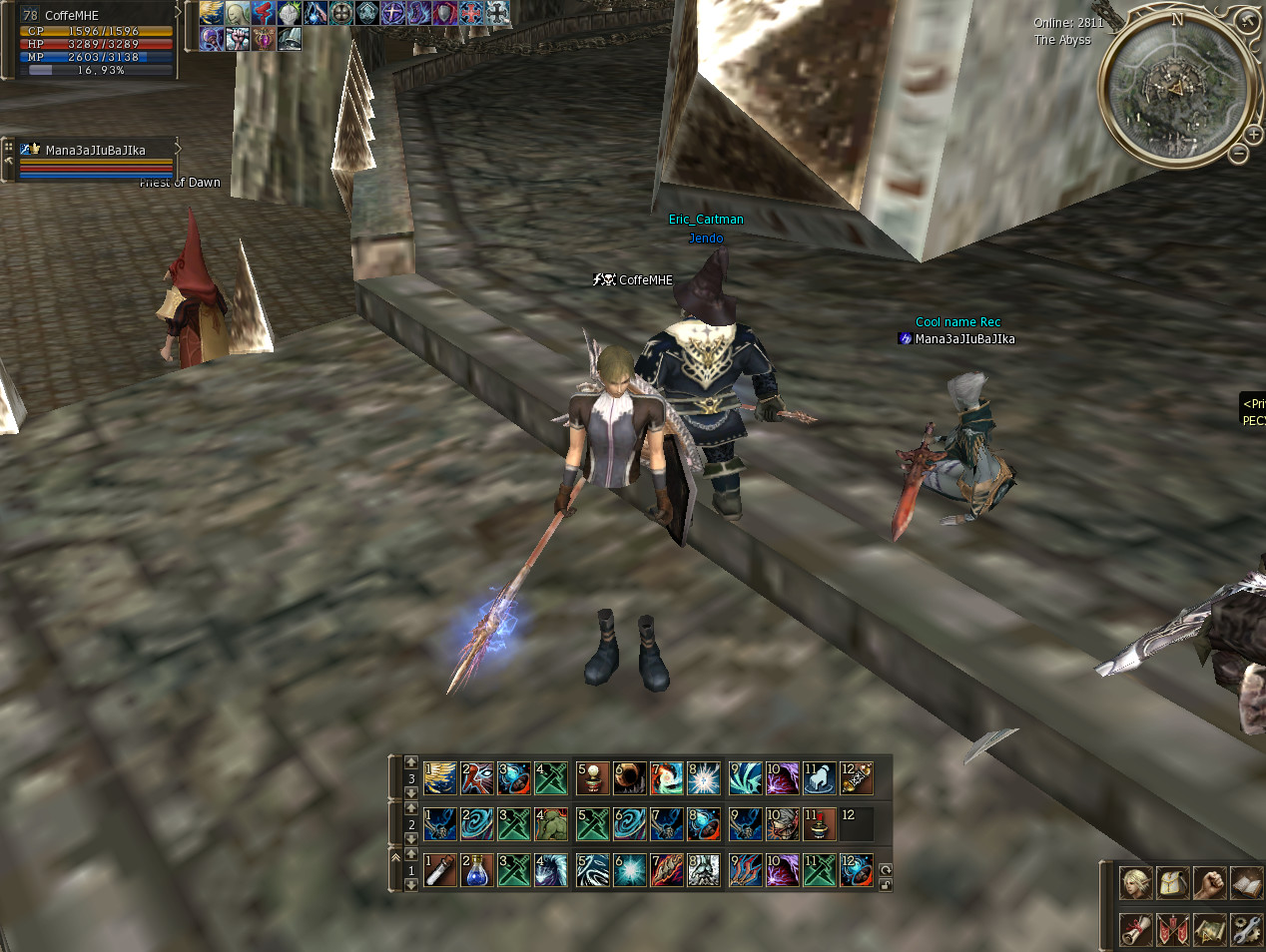Click the hotbar rotate arrow button
The width and height of the screenshot is (1266, 952).
click(886, 869)
